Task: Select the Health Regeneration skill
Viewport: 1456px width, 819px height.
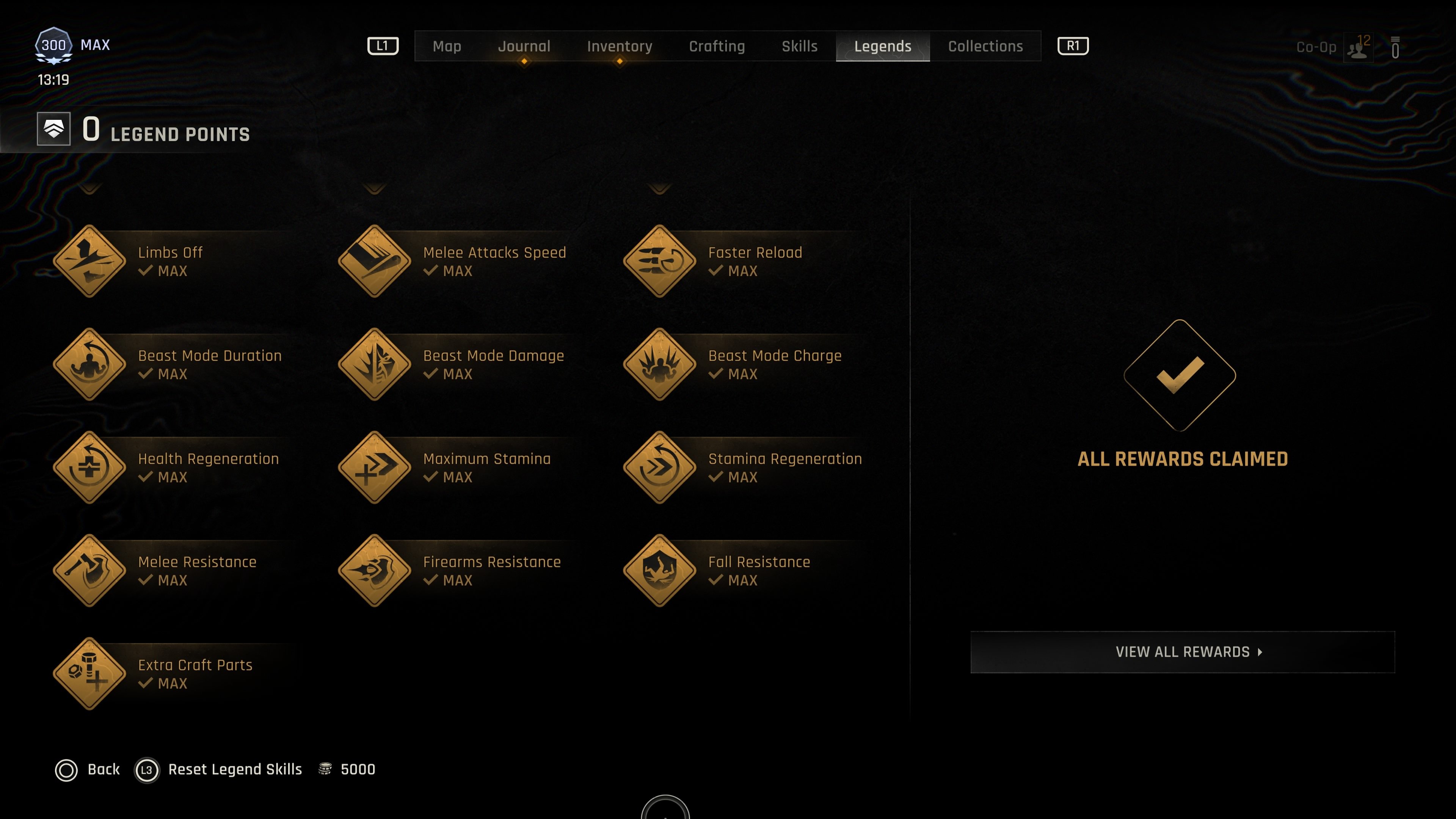Action: coord(90,468)
